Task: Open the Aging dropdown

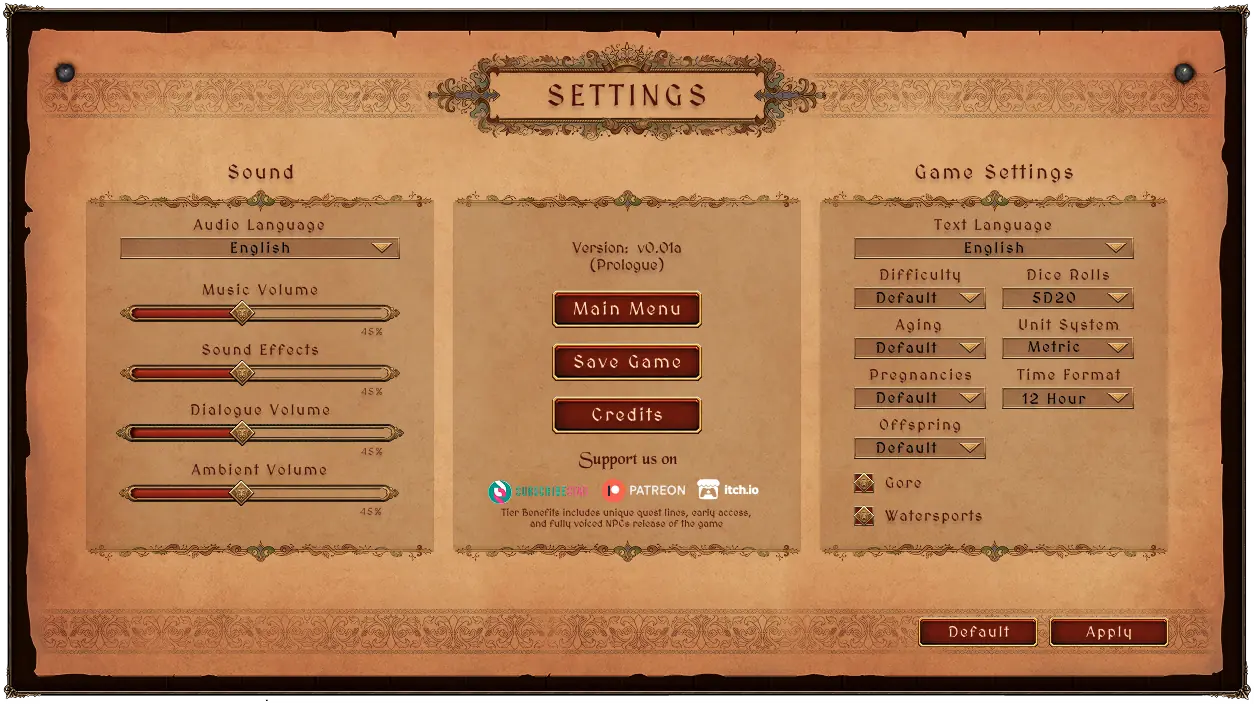Action: tap(920, 348)
